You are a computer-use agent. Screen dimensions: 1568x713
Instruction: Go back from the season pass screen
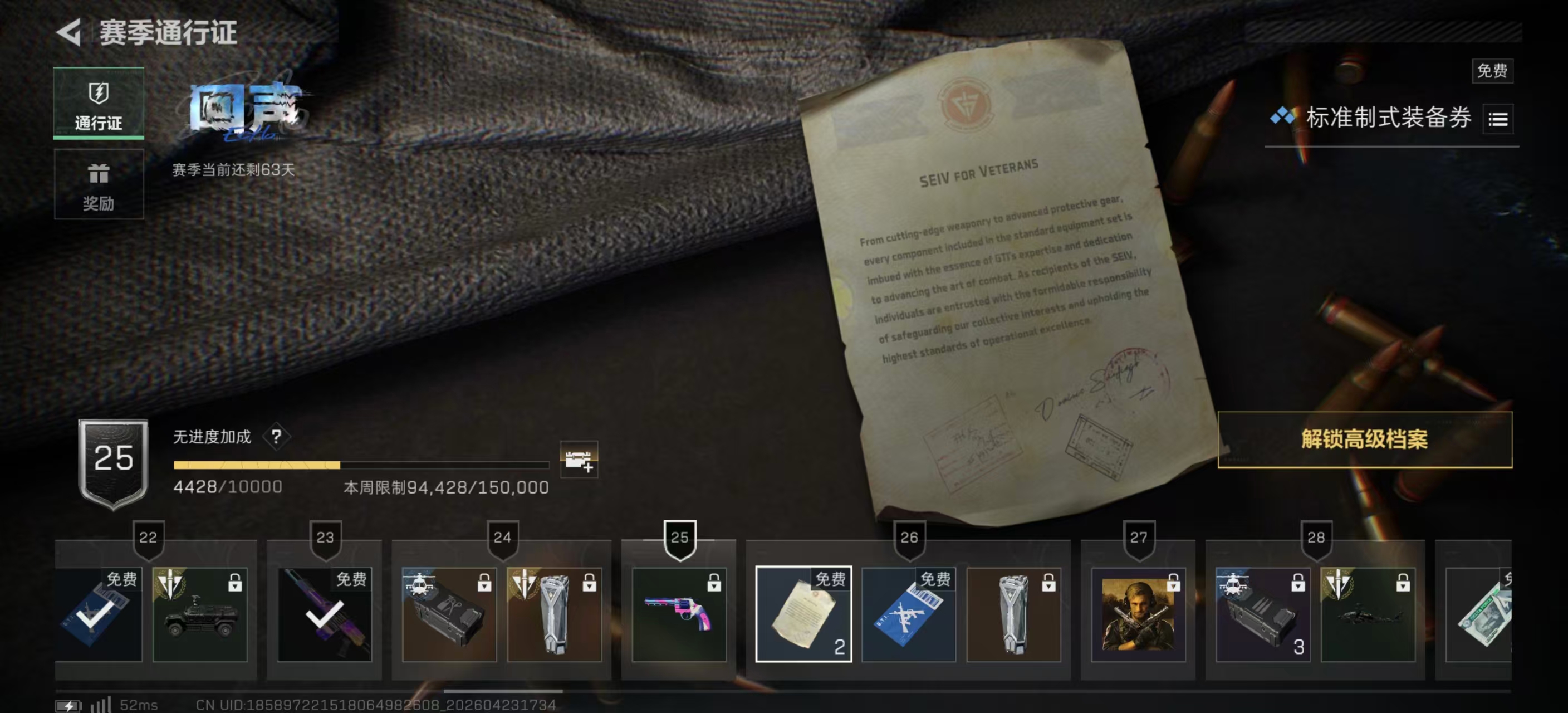69,32
